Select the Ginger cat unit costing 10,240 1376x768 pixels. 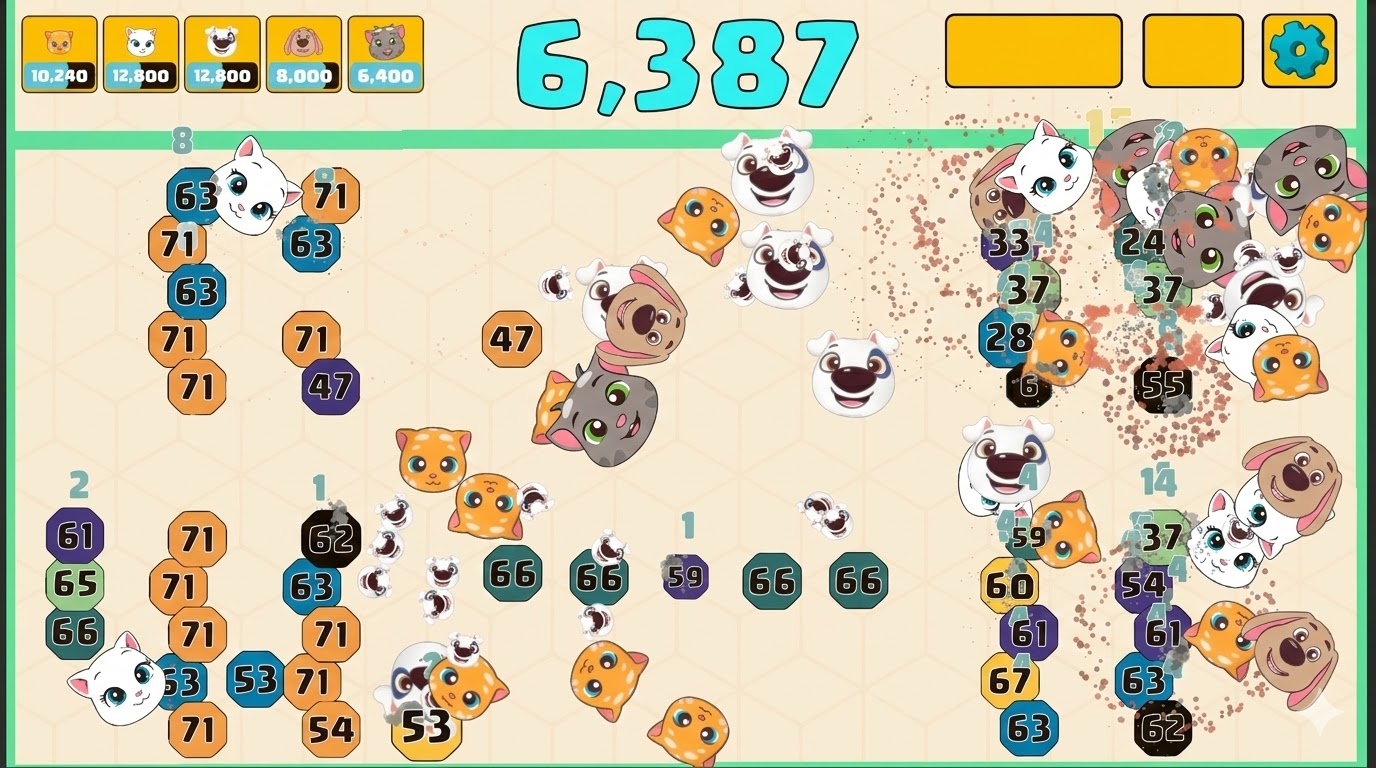click(x=57, y=50)
